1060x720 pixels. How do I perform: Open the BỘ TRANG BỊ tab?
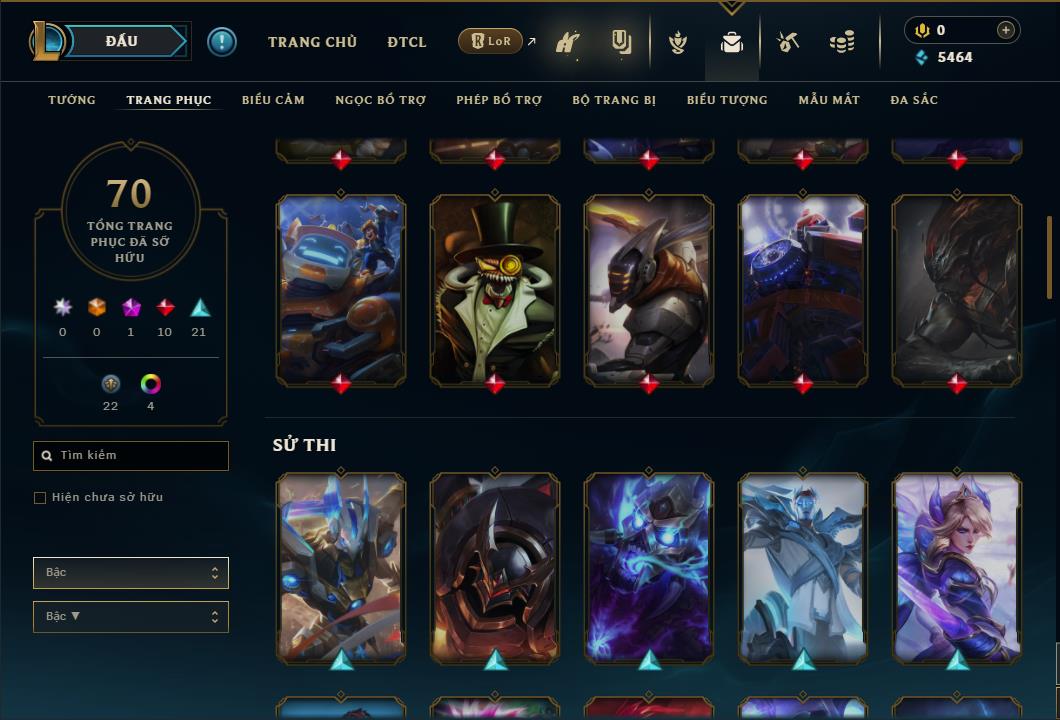click(x=614, y=100)
